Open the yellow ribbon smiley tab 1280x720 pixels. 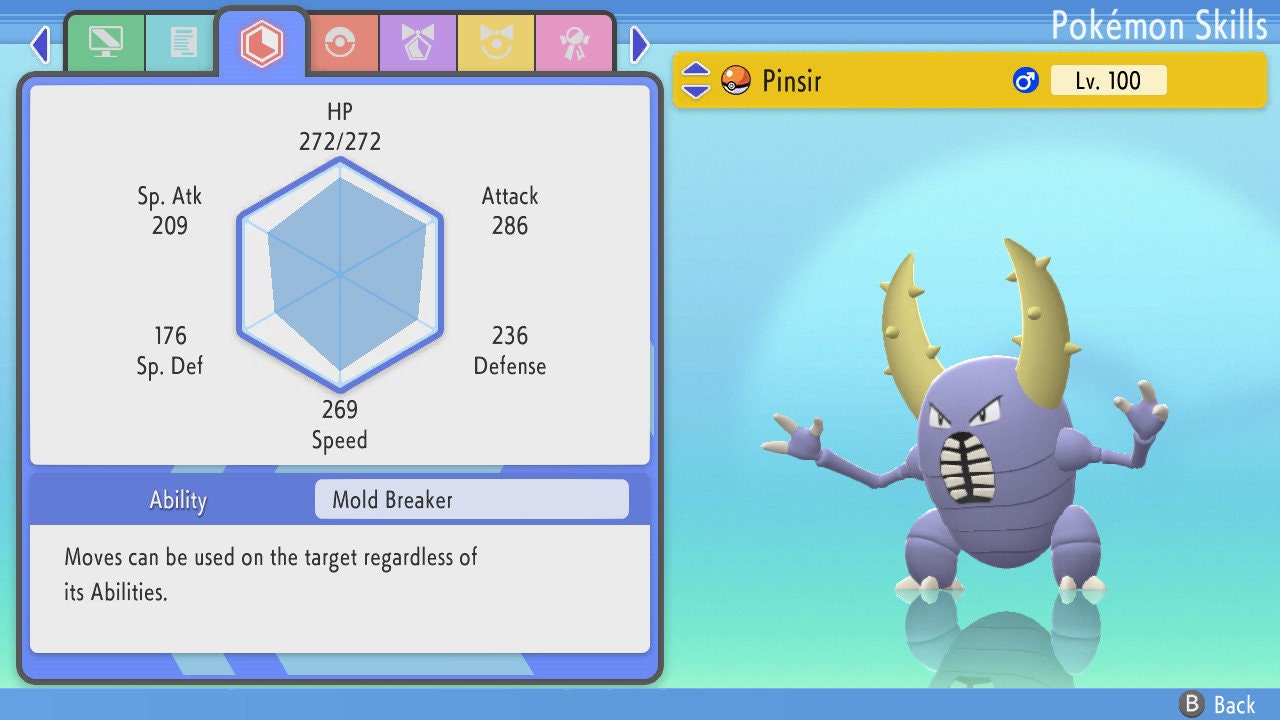click(495, 42)
